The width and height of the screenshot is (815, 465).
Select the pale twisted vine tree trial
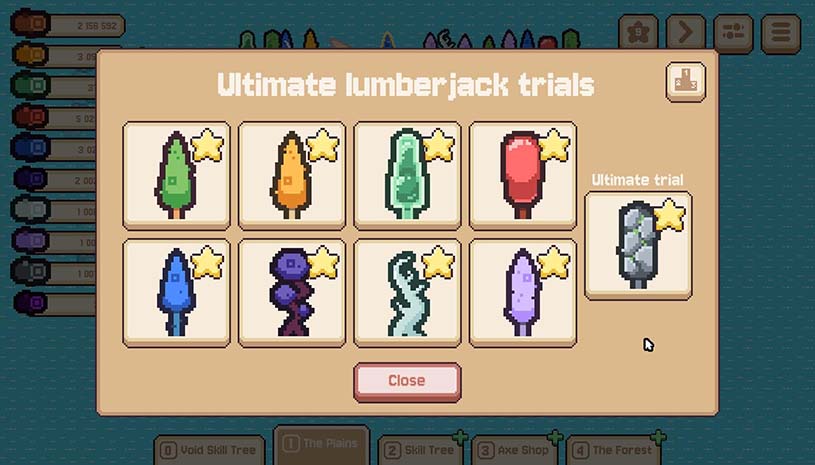407,292
